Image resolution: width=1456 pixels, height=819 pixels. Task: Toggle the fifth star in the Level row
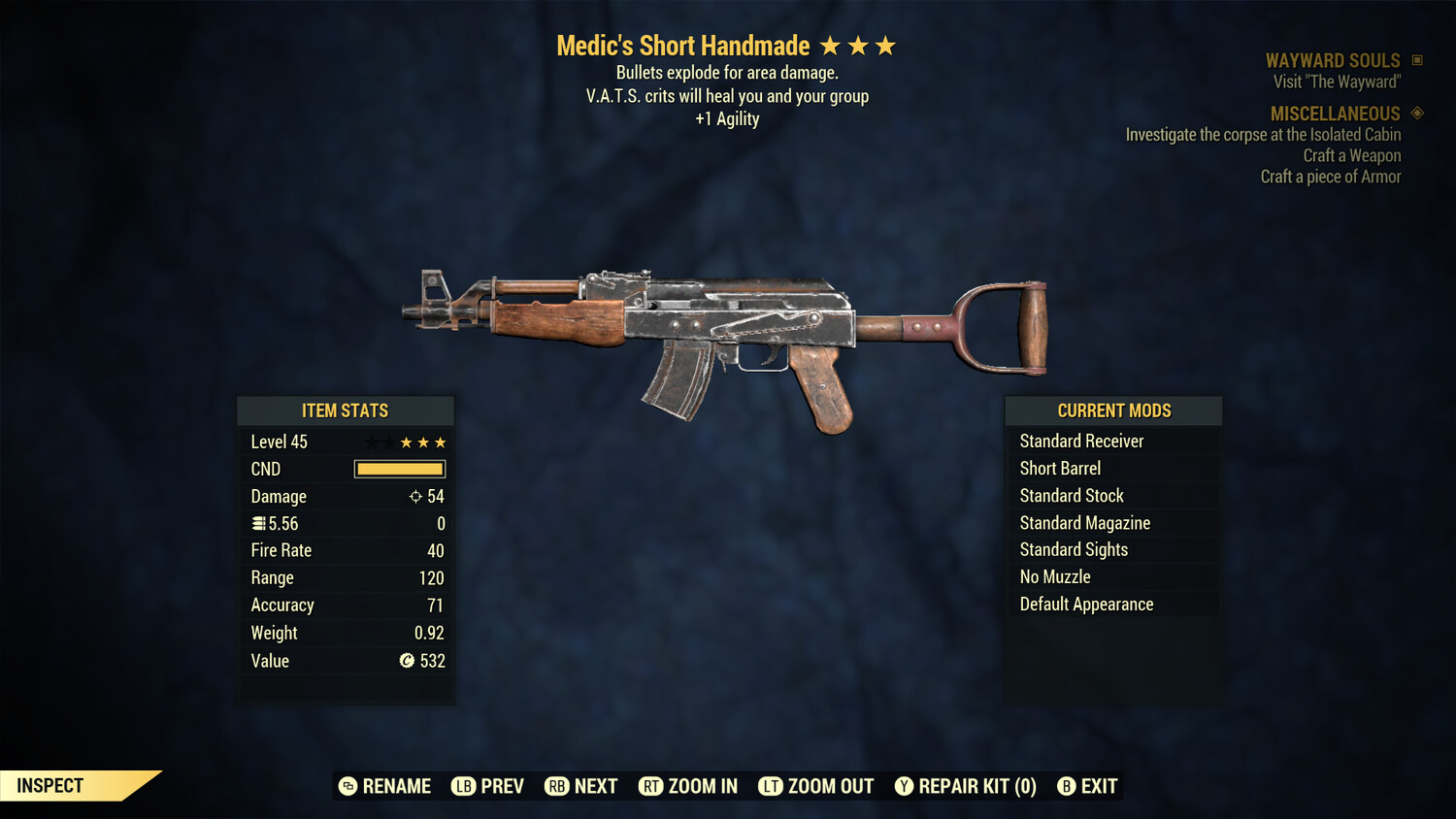(442, 442)
